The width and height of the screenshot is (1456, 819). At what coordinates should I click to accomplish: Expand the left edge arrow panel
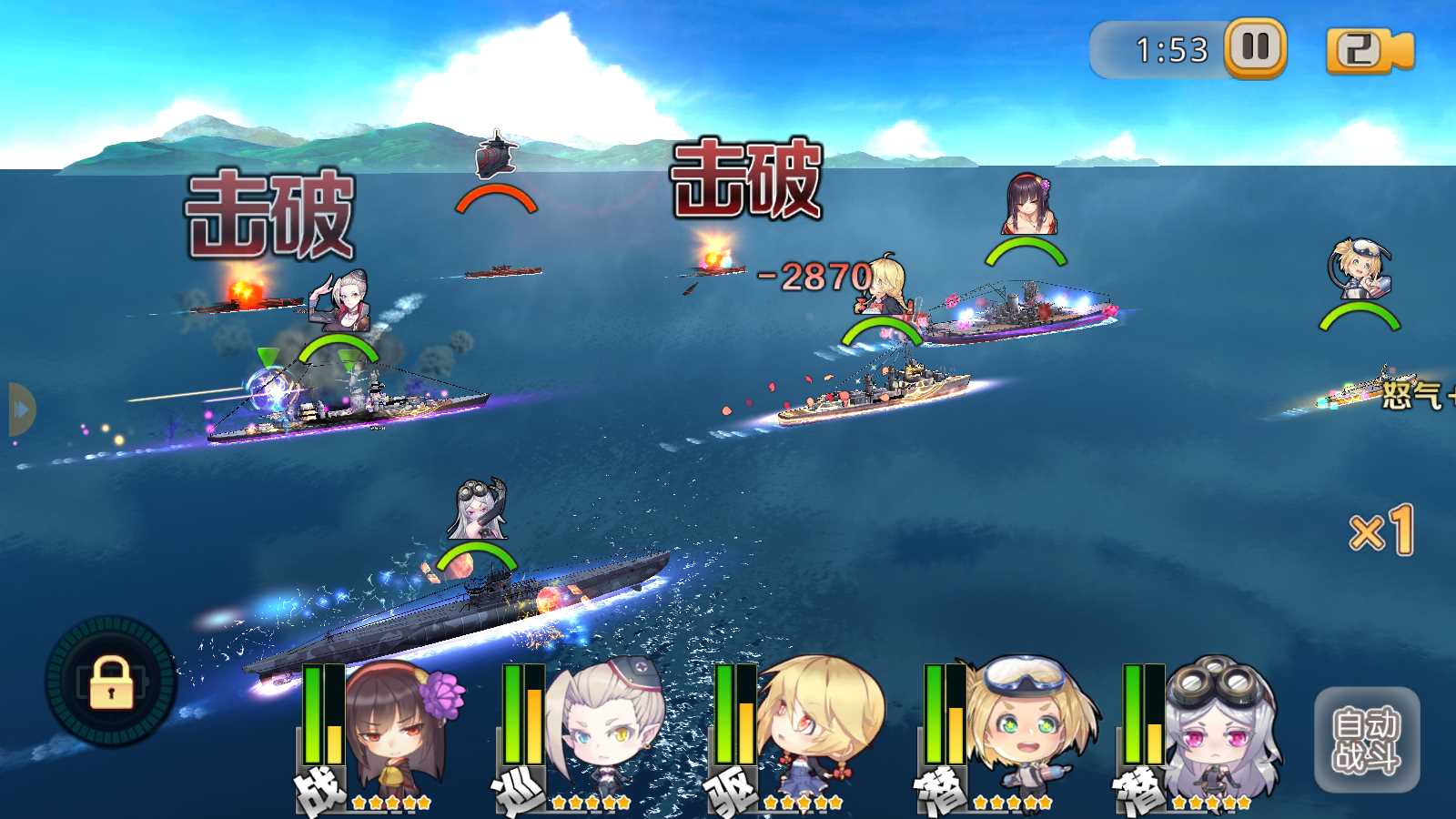click(20, 409)
